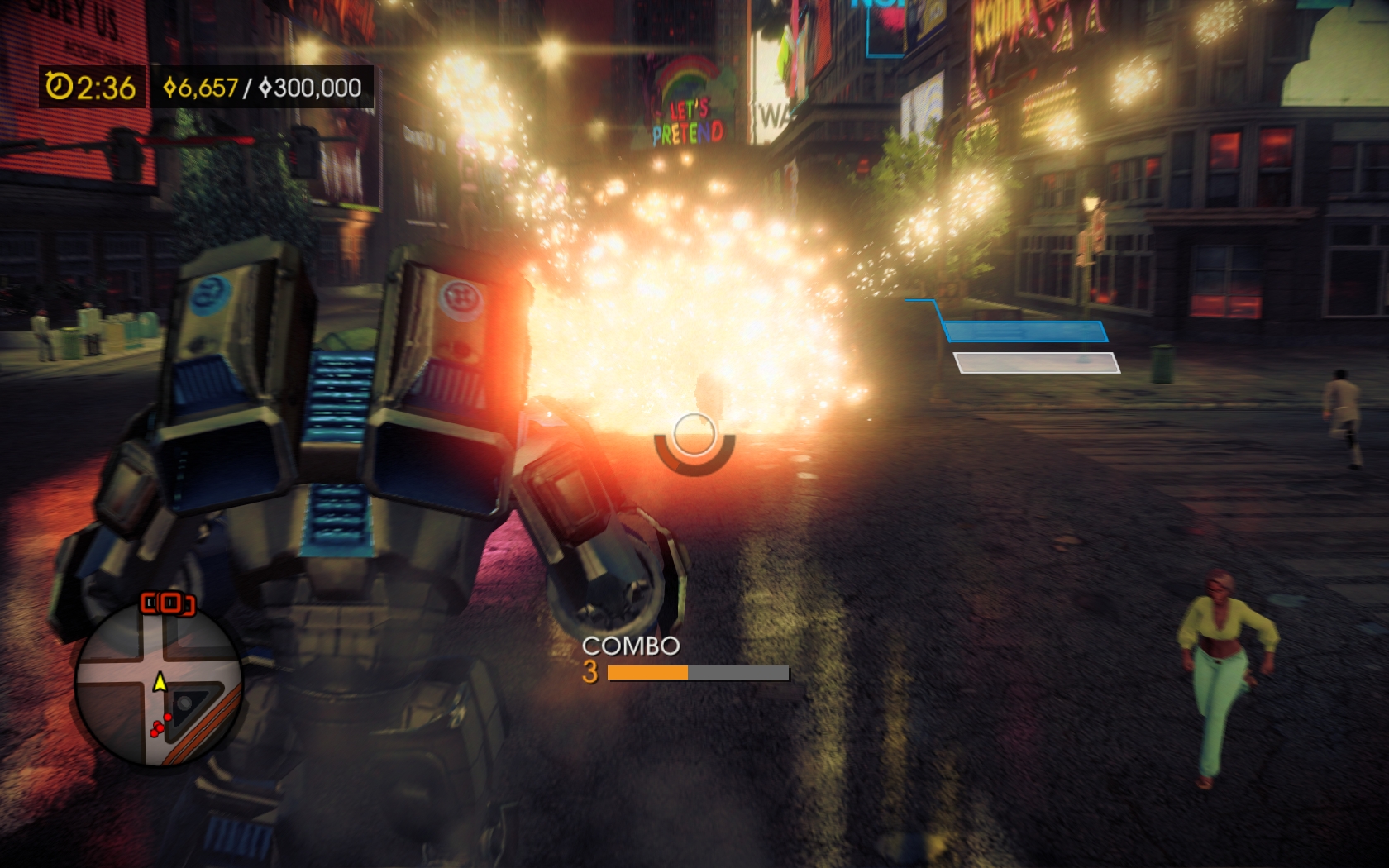Select the red notoriety icons above the minimap
Viewport: 1389px width, 868px height.
[169, 603]
